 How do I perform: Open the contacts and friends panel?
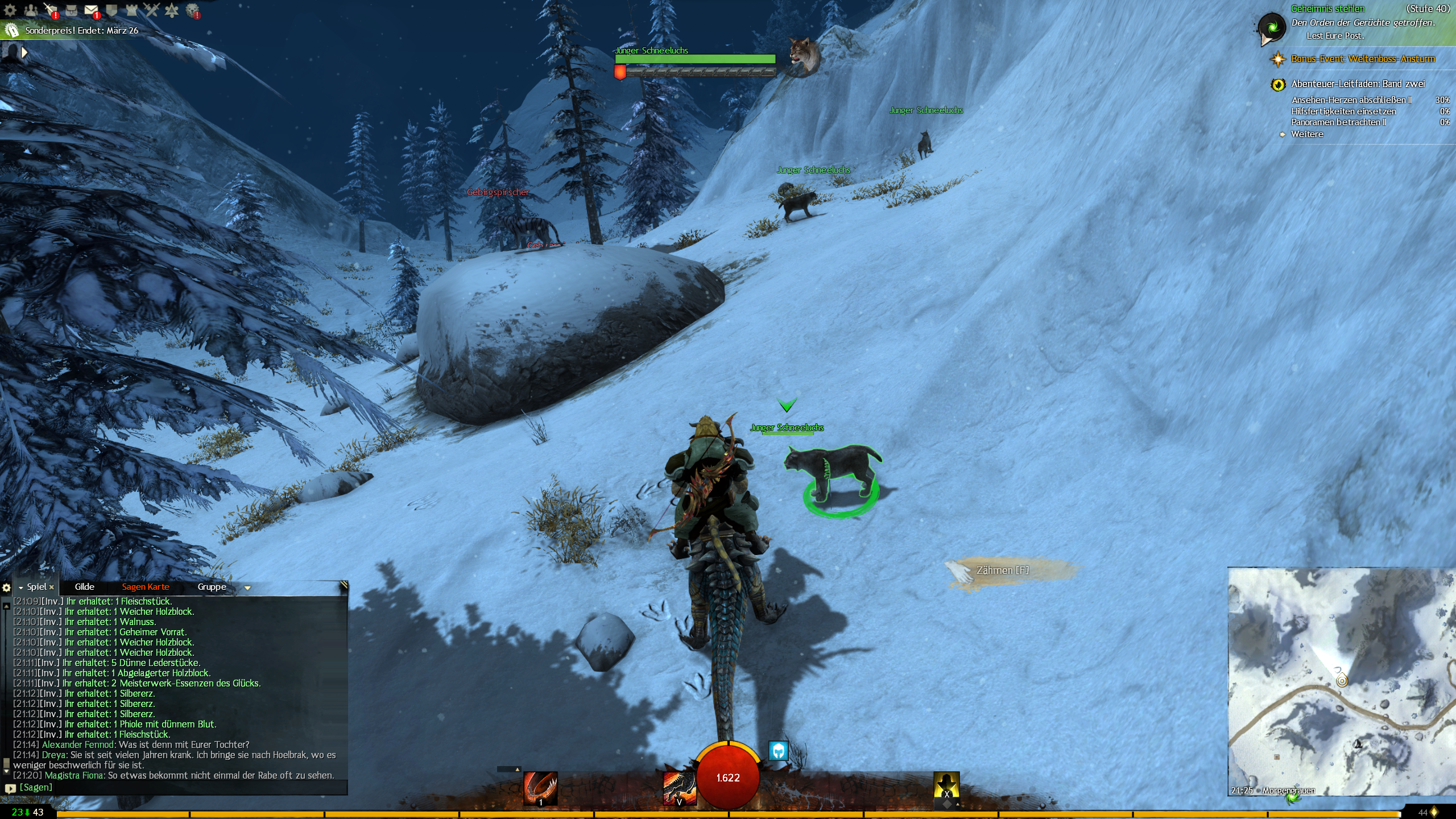[x=31, y=10]
